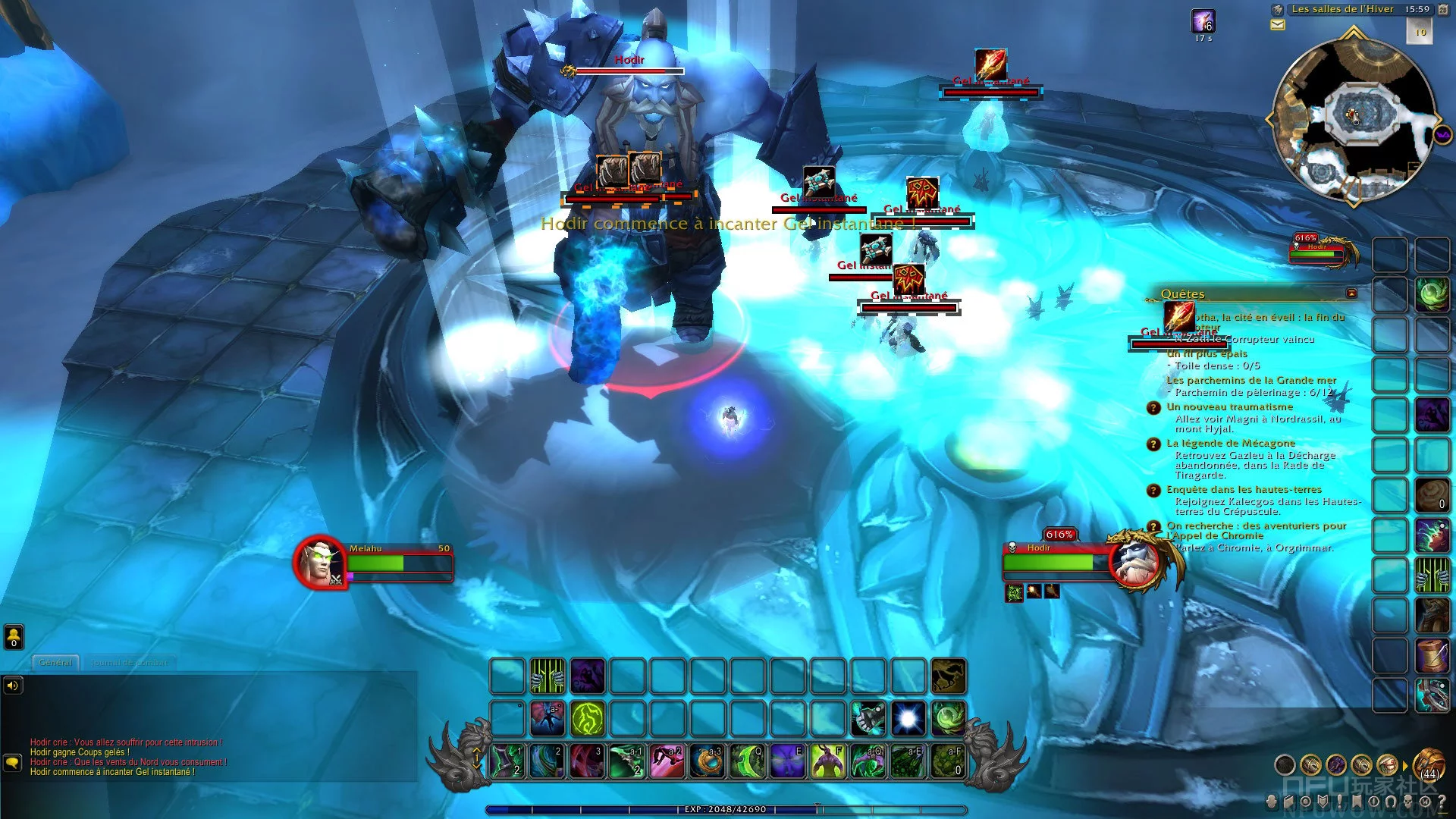
Task: Open the main backpack with 44 slots
Action: pyautogui.click(x=1429, y=763)
